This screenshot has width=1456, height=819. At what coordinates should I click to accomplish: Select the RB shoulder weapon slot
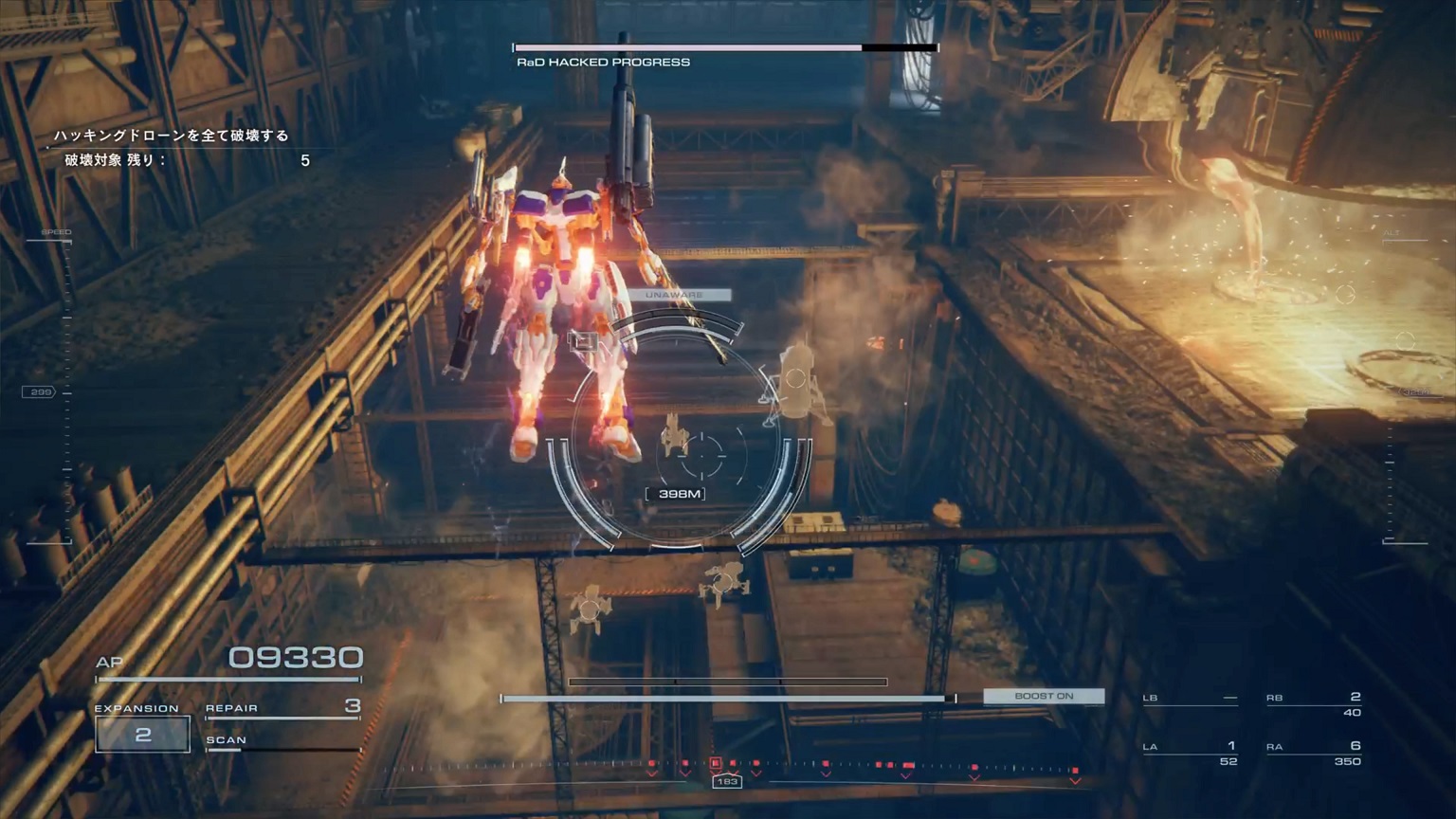(x=1314, y=703)
